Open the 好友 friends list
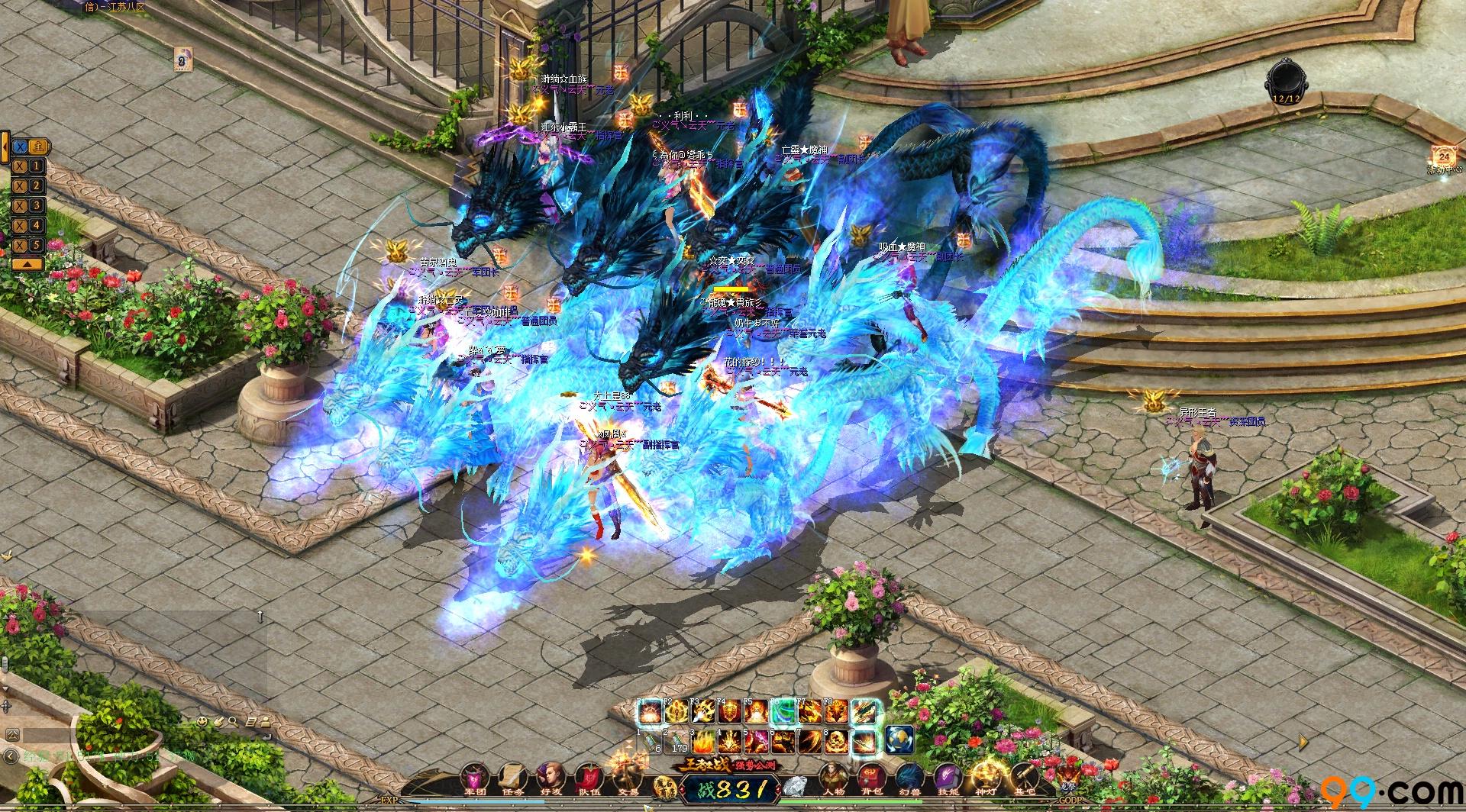 coord(549,779)
